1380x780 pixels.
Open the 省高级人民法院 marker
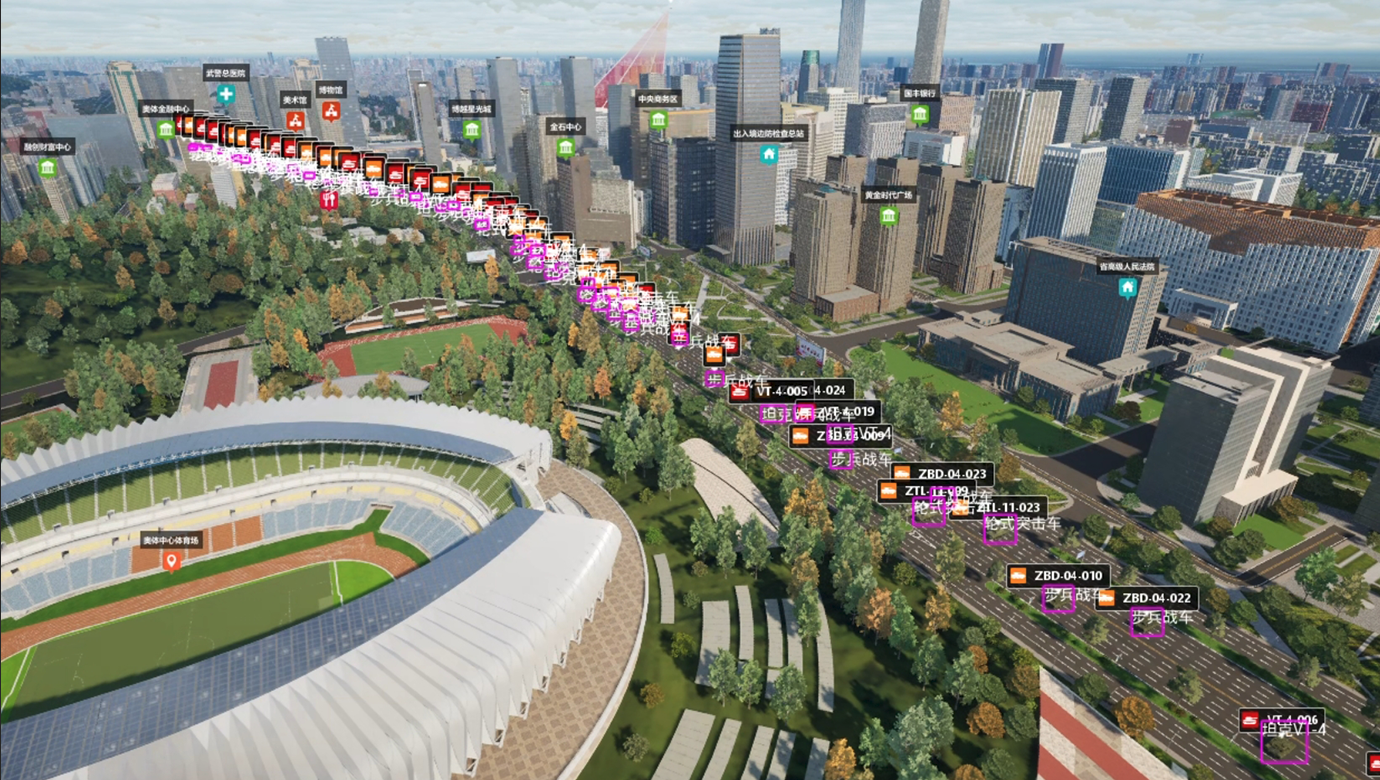[x=1127, y=288]
